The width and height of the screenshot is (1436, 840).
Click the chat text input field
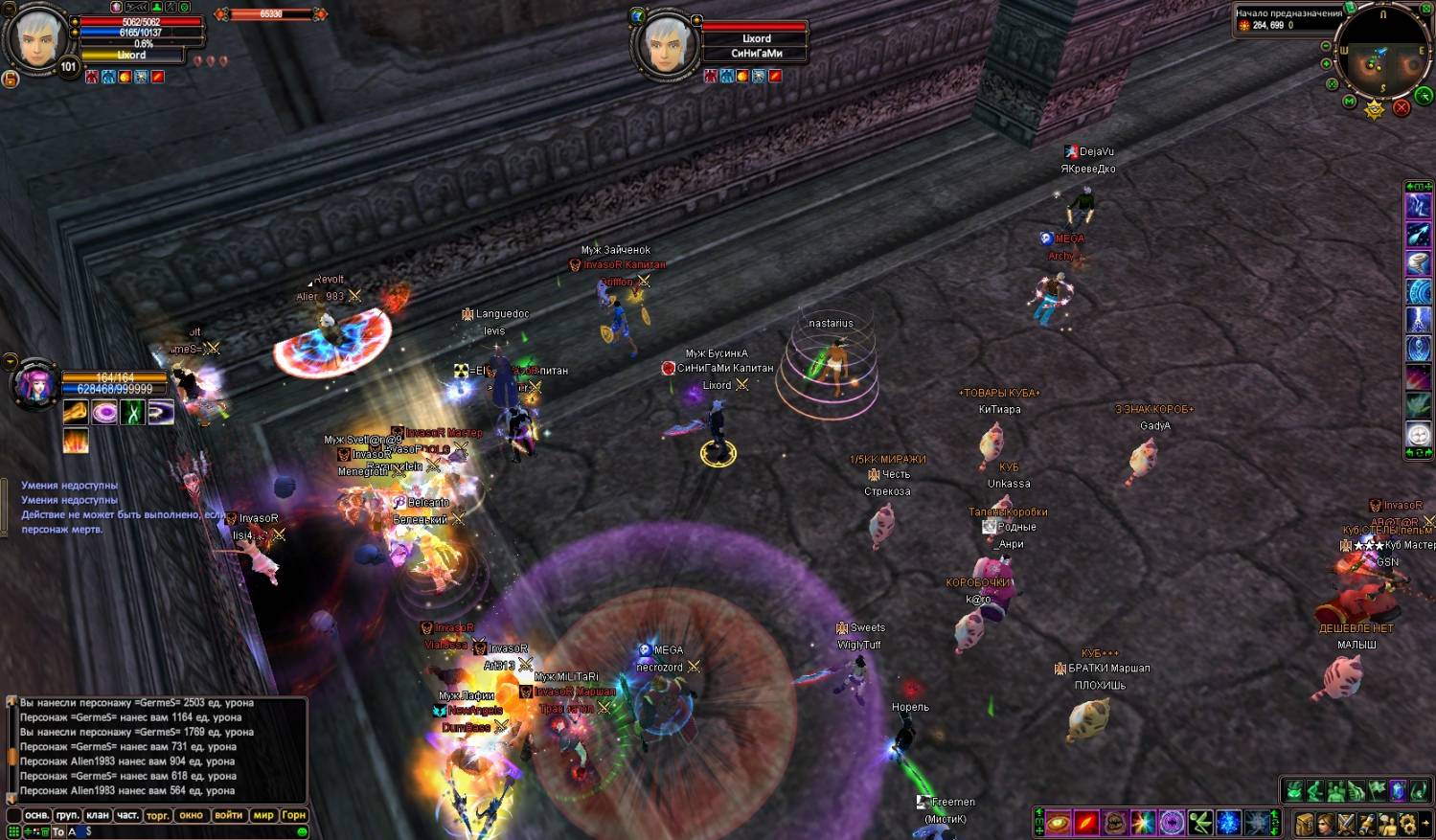(x=192, y=831)
